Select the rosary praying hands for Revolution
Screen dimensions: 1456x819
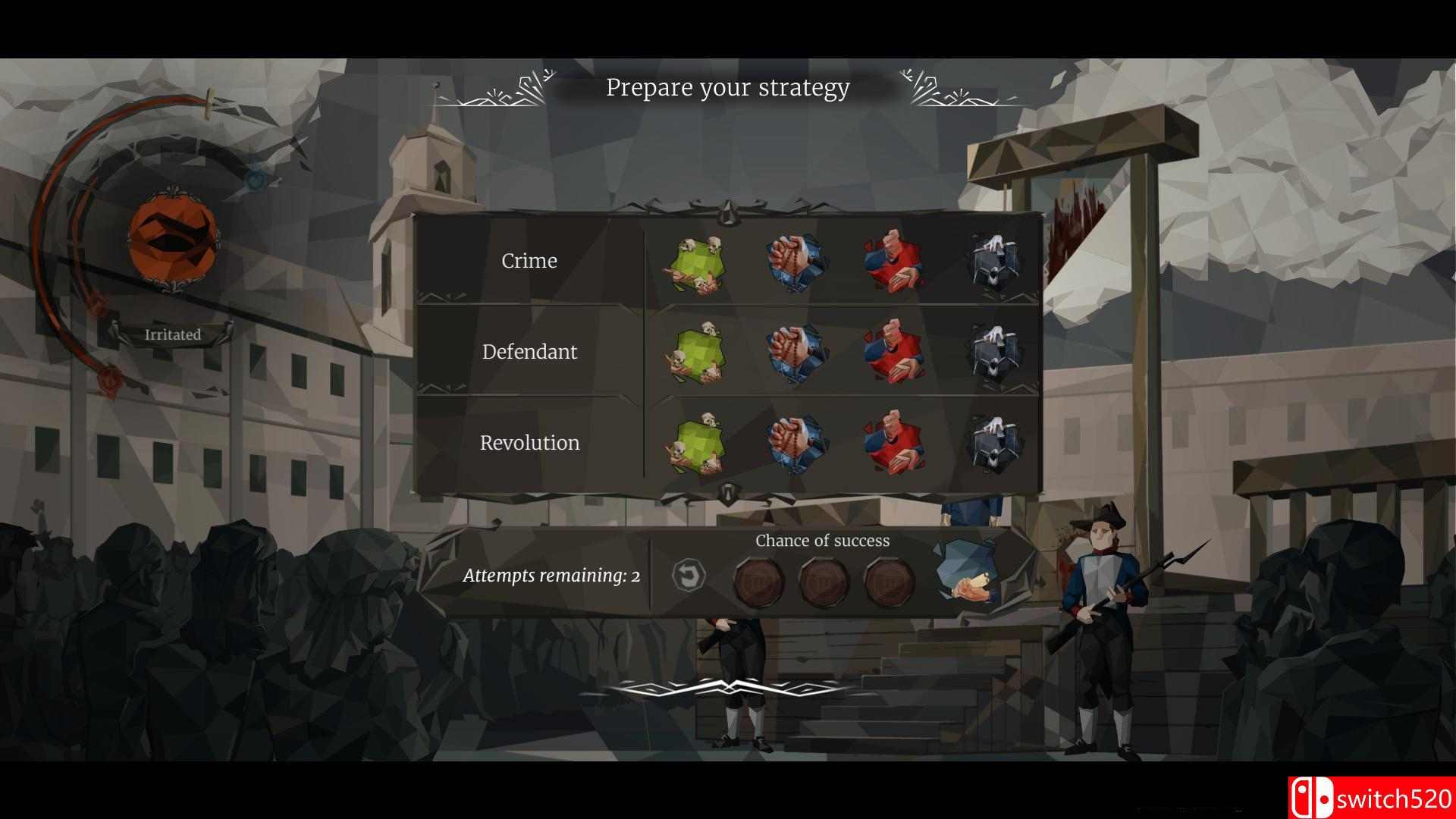[795, 444]
